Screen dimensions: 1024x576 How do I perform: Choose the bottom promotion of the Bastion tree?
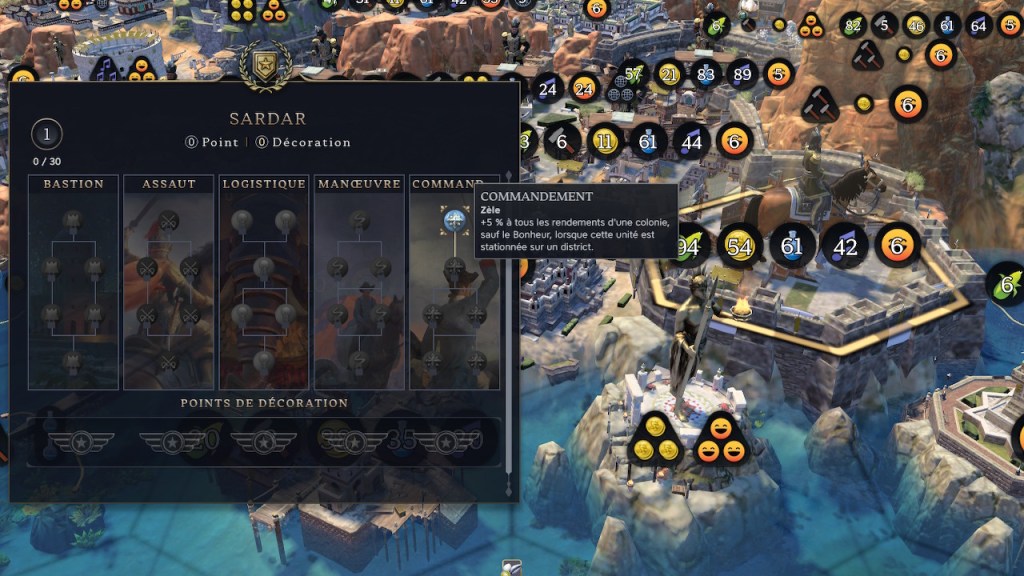click(x=72, y=360)
